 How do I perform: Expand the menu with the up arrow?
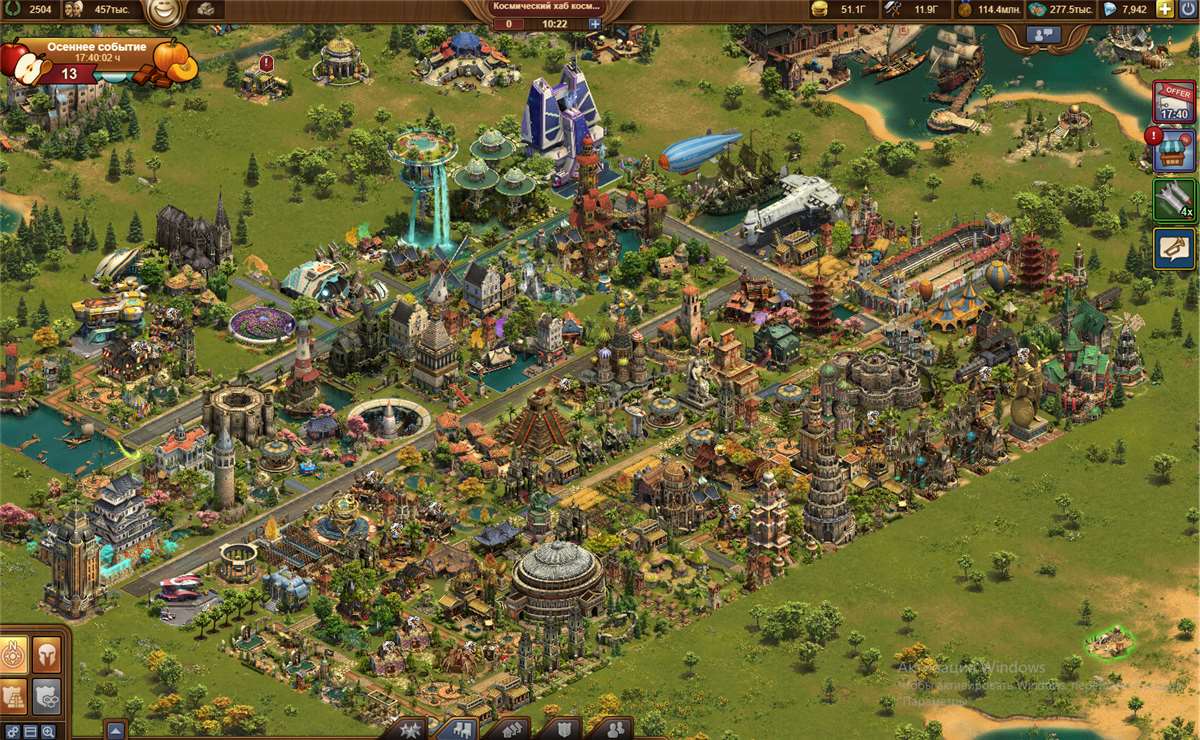115,730
